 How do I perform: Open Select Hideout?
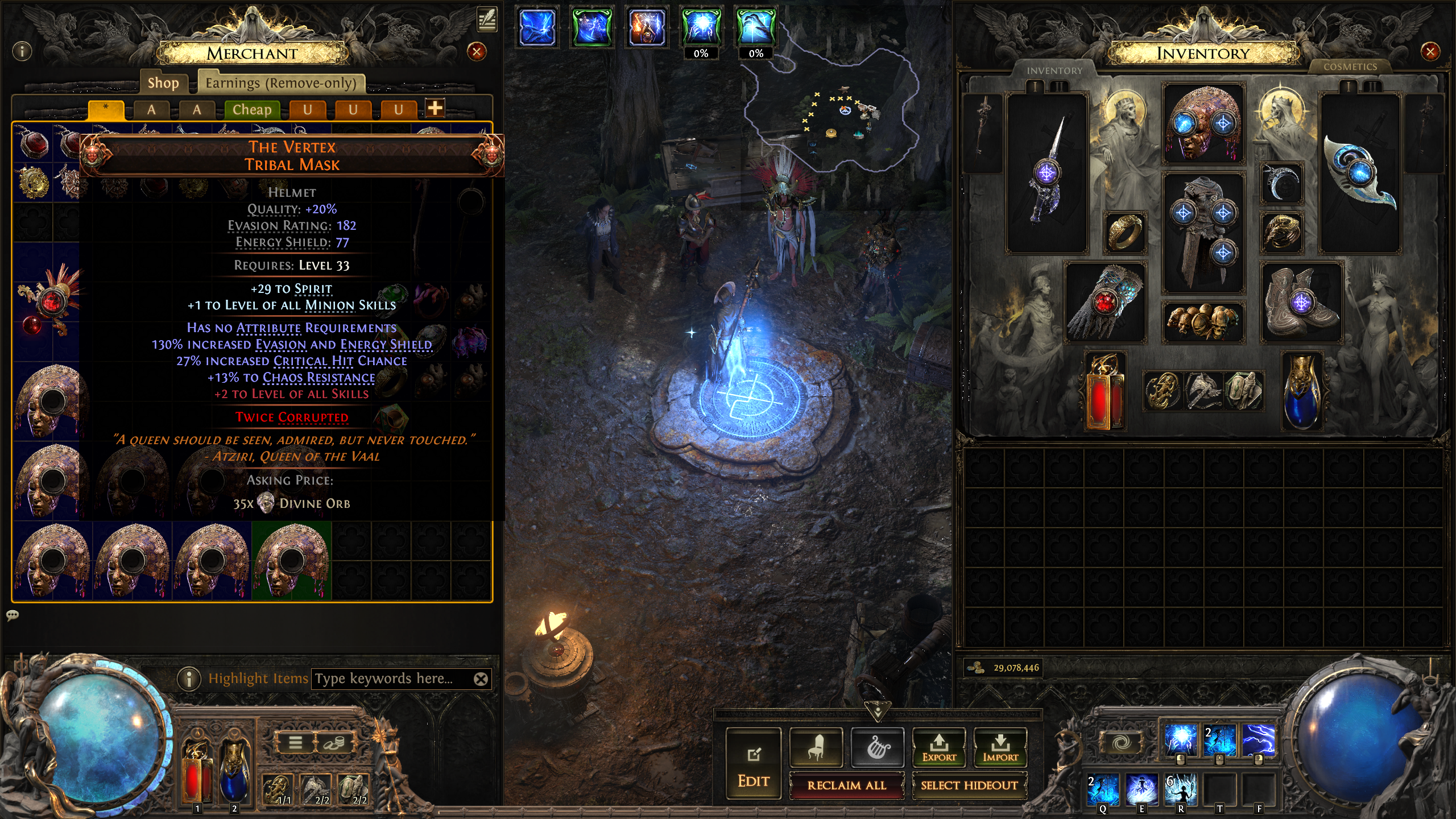[x=969, y=785]
